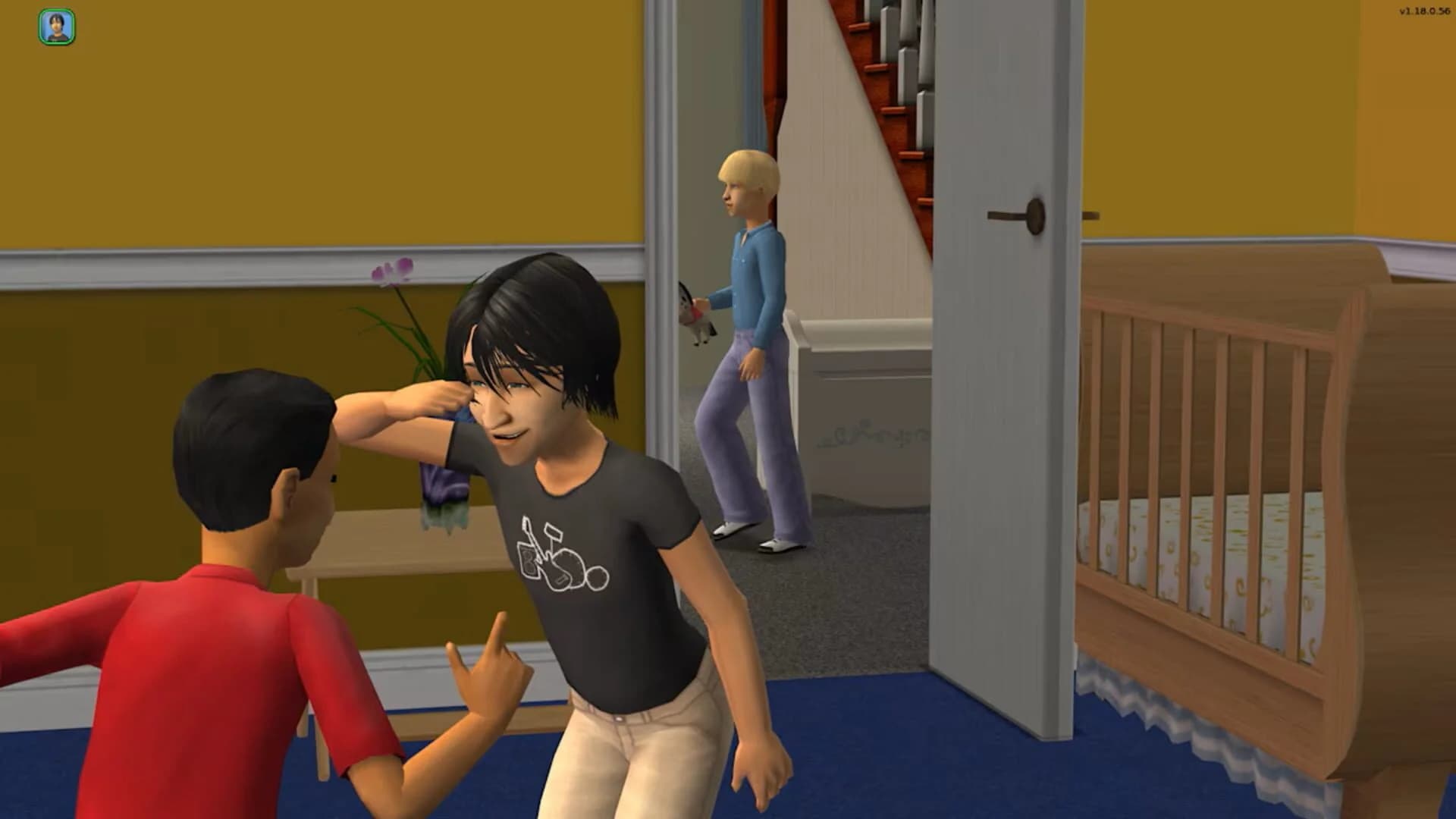
Task: Select the door handle on the white door
Action: 1037,215
